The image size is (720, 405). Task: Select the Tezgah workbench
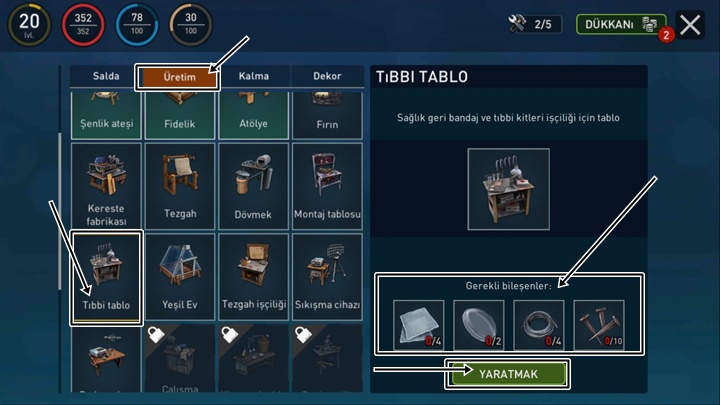pos(179,186)
